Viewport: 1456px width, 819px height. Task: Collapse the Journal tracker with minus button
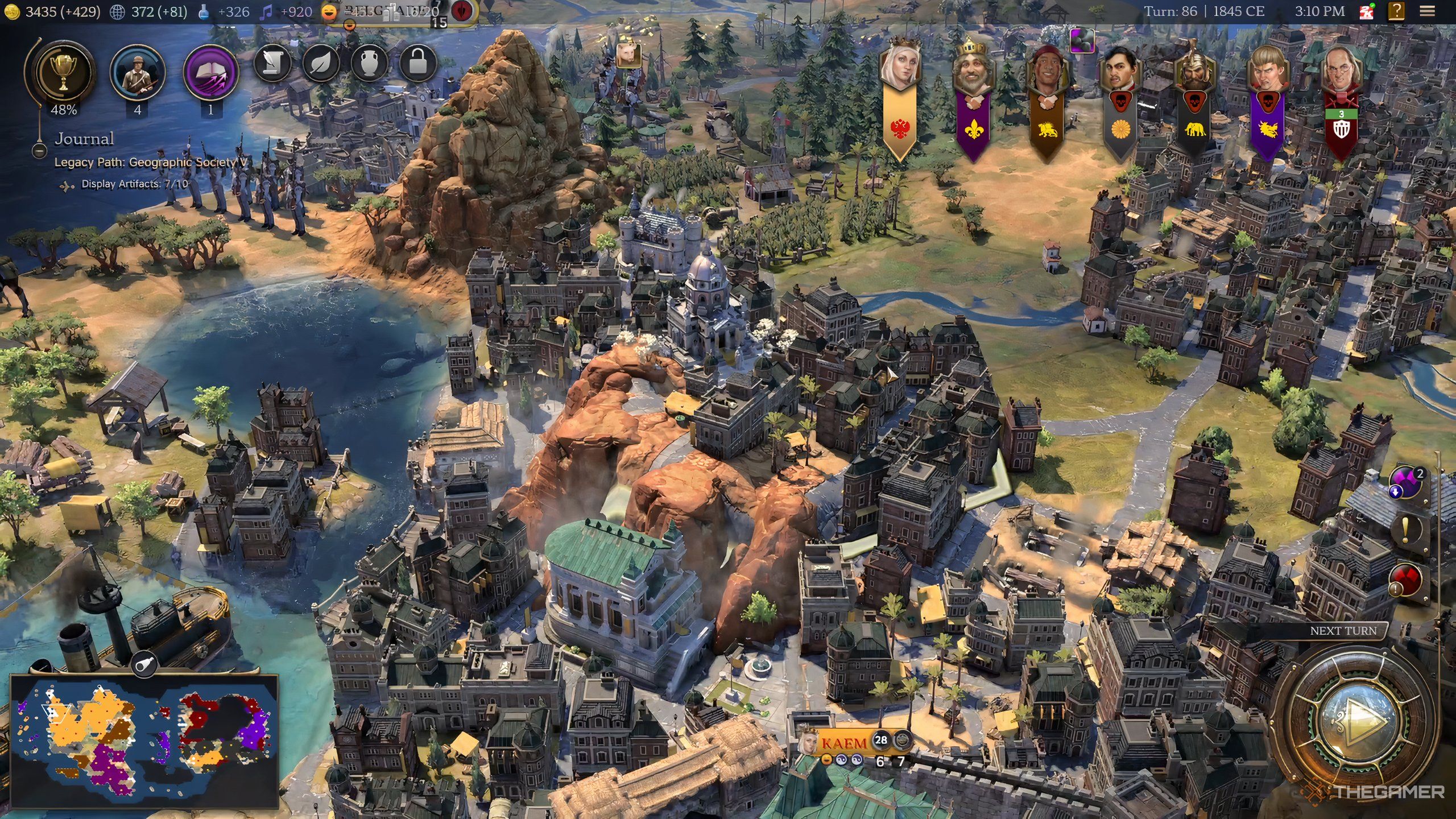coord(39,152)
